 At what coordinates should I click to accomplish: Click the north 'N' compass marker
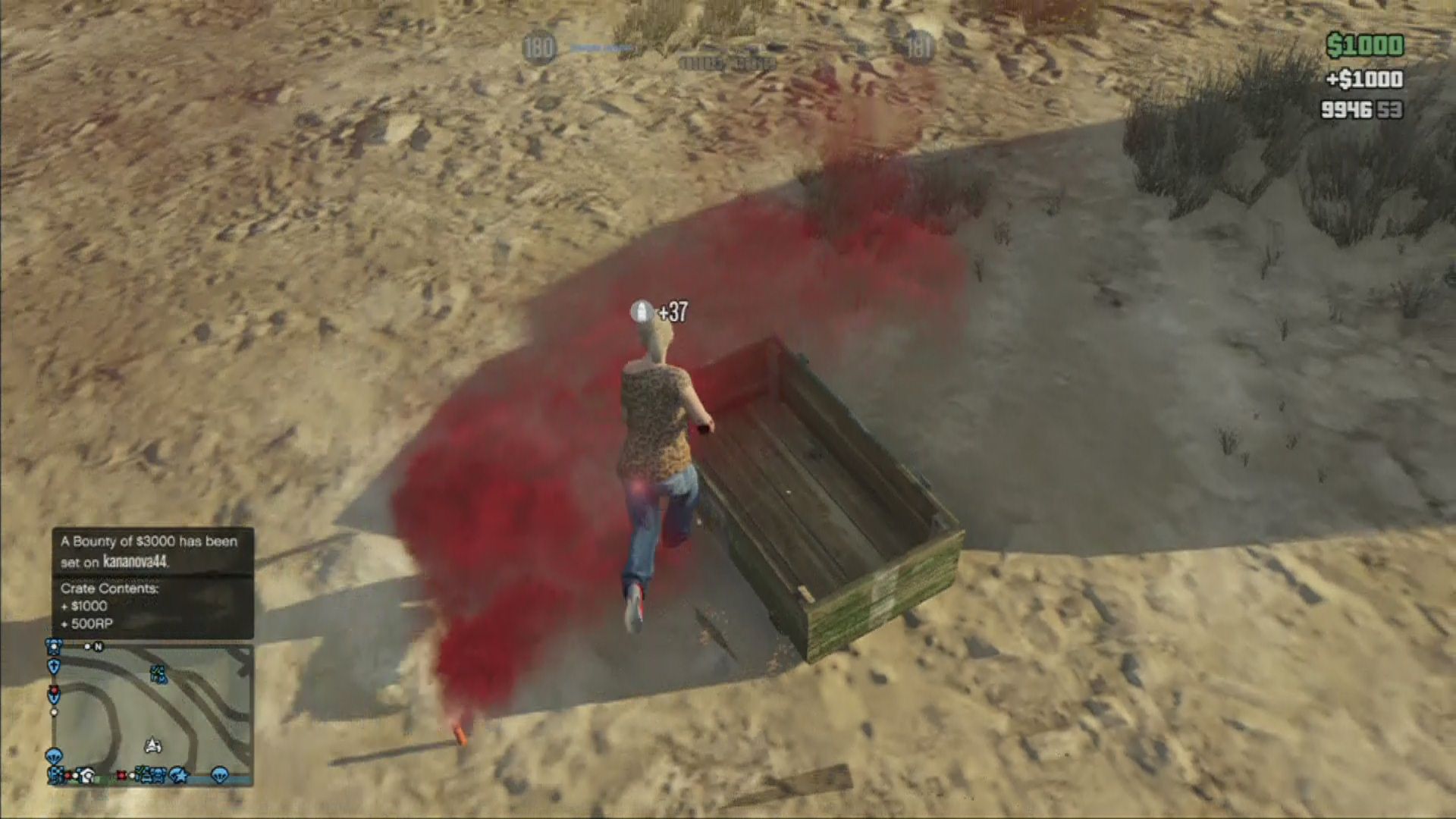[x=98, y=647]
